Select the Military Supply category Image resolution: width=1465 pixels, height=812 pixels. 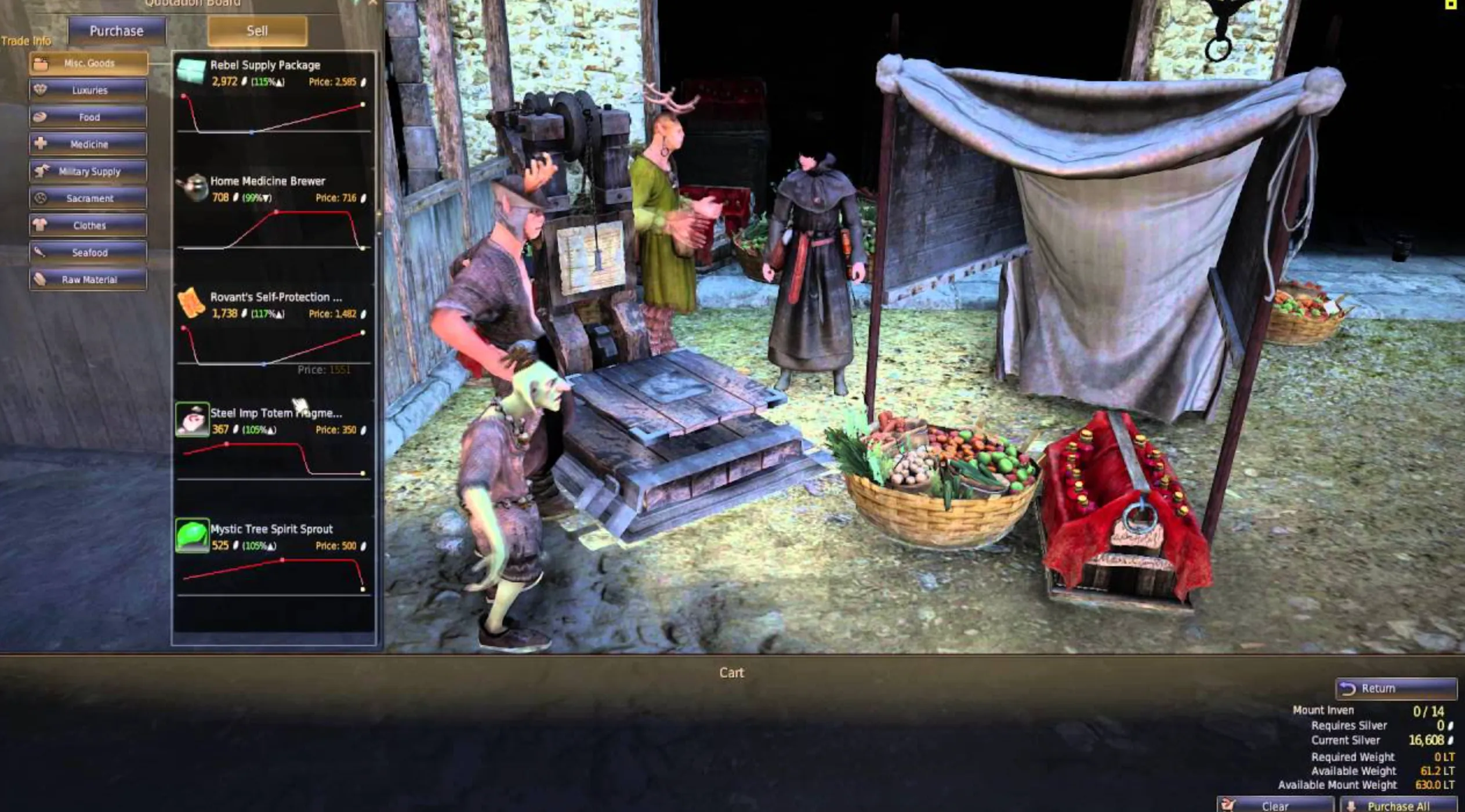click(x=89, y=172)
